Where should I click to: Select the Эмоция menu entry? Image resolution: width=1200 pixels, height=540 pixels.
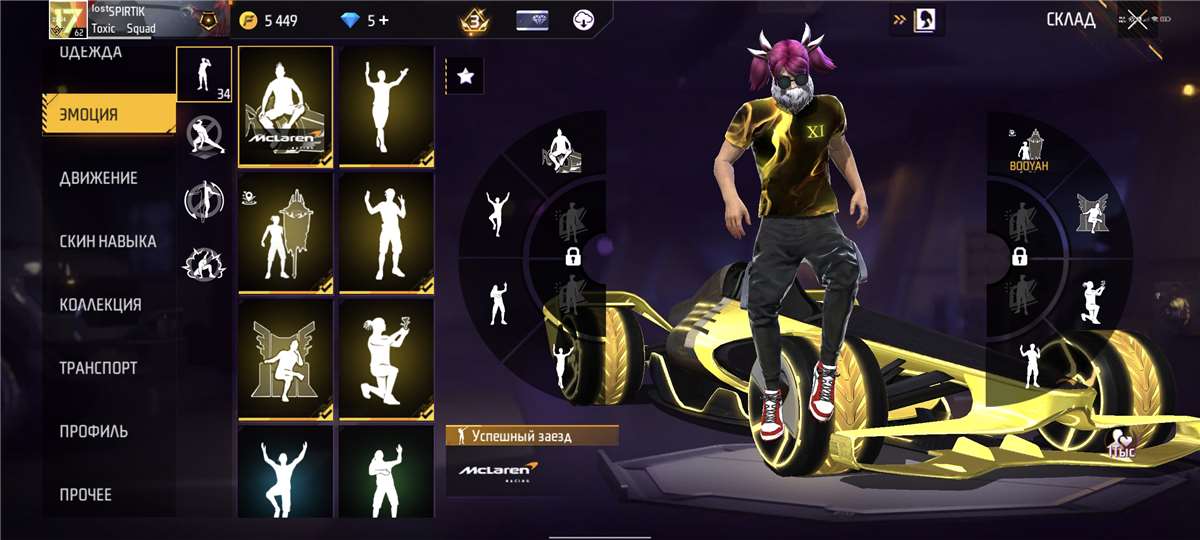[x=88, y=114]
